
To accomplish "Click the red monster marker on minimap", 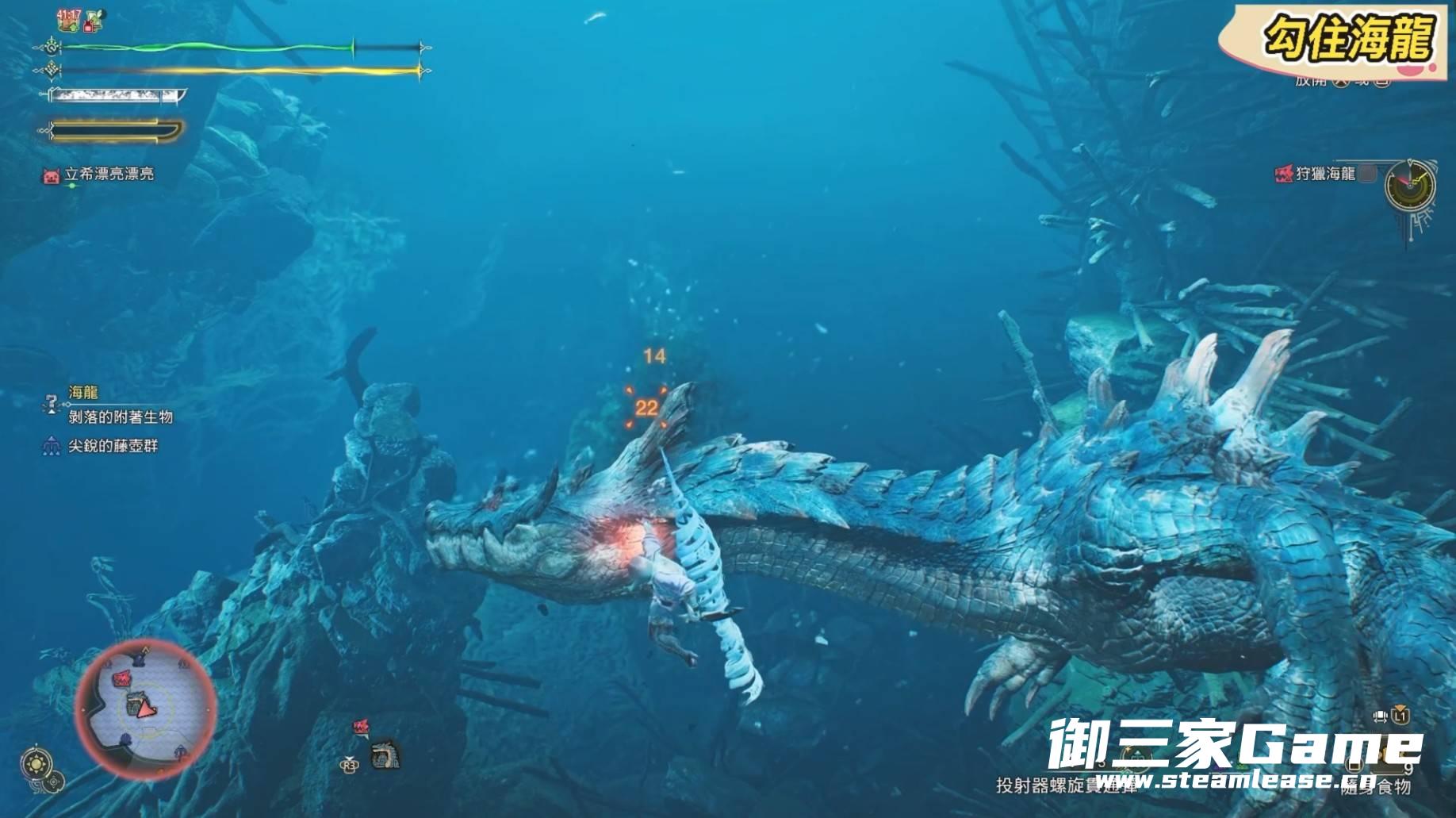I will 122,678.
